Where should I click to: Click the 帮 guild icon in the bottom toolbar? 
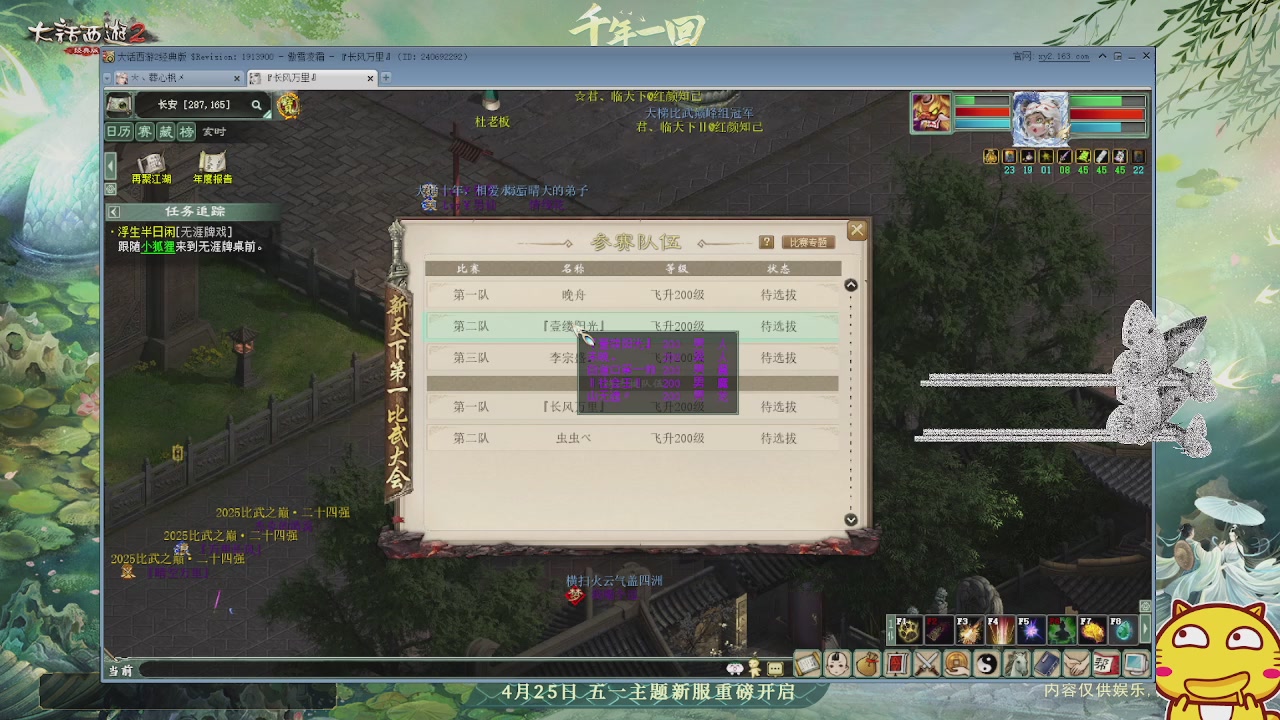click(x=1104, y=663)
